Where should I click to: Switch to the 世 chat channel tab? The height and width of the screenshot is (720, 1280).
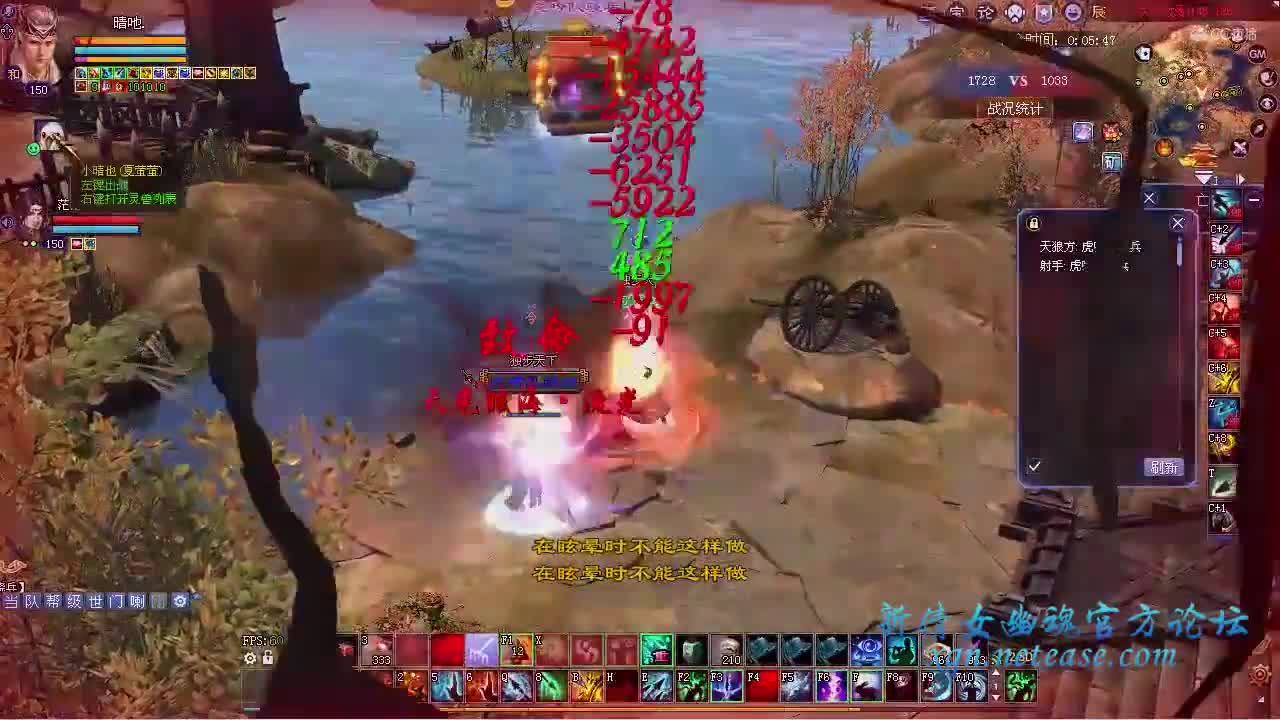tap(96, 601)
